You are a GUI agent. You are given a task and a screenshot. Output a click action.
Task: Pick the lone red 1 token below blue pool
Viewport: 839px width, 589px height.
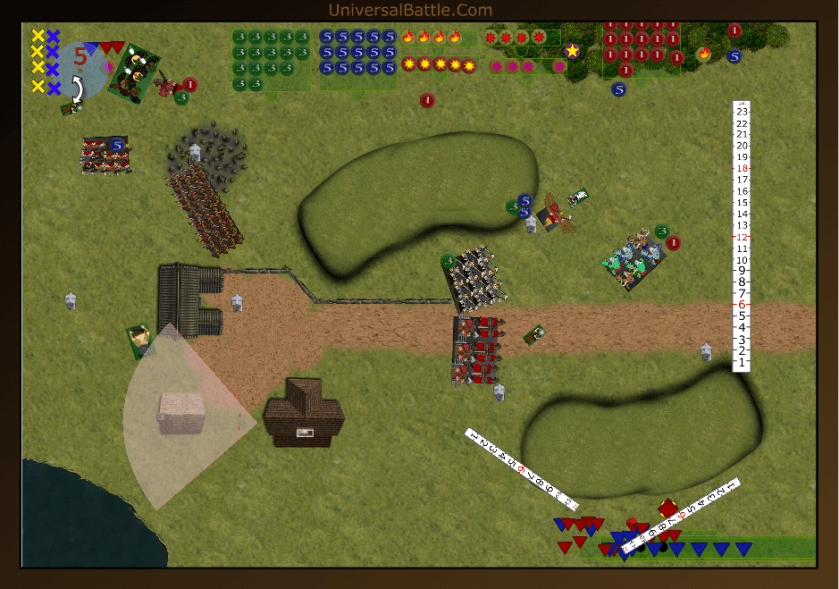427,100
